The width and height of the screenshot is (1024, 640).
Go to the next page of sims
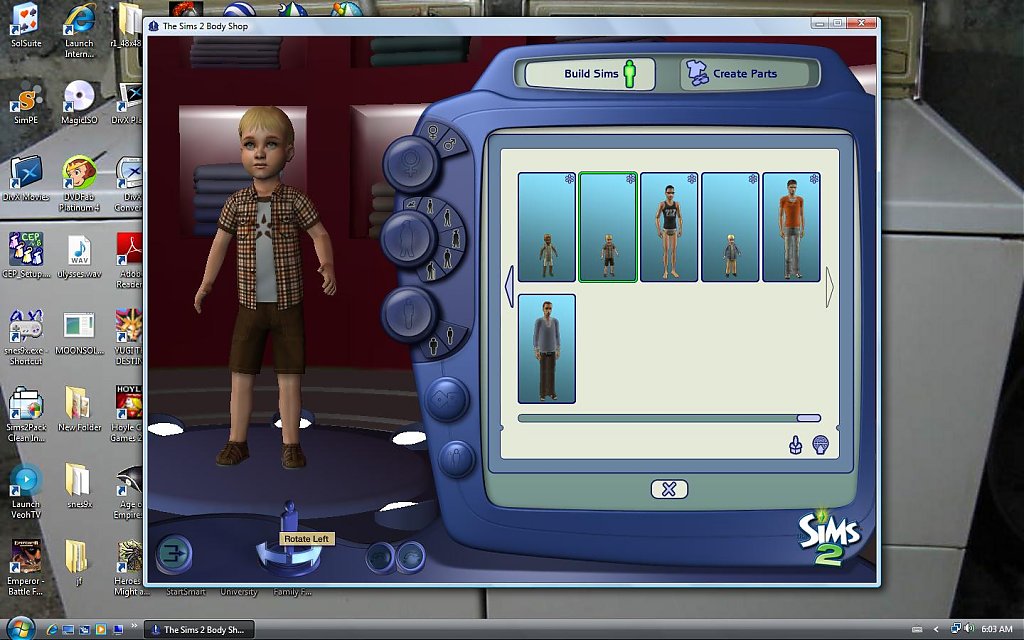[830, 286]
